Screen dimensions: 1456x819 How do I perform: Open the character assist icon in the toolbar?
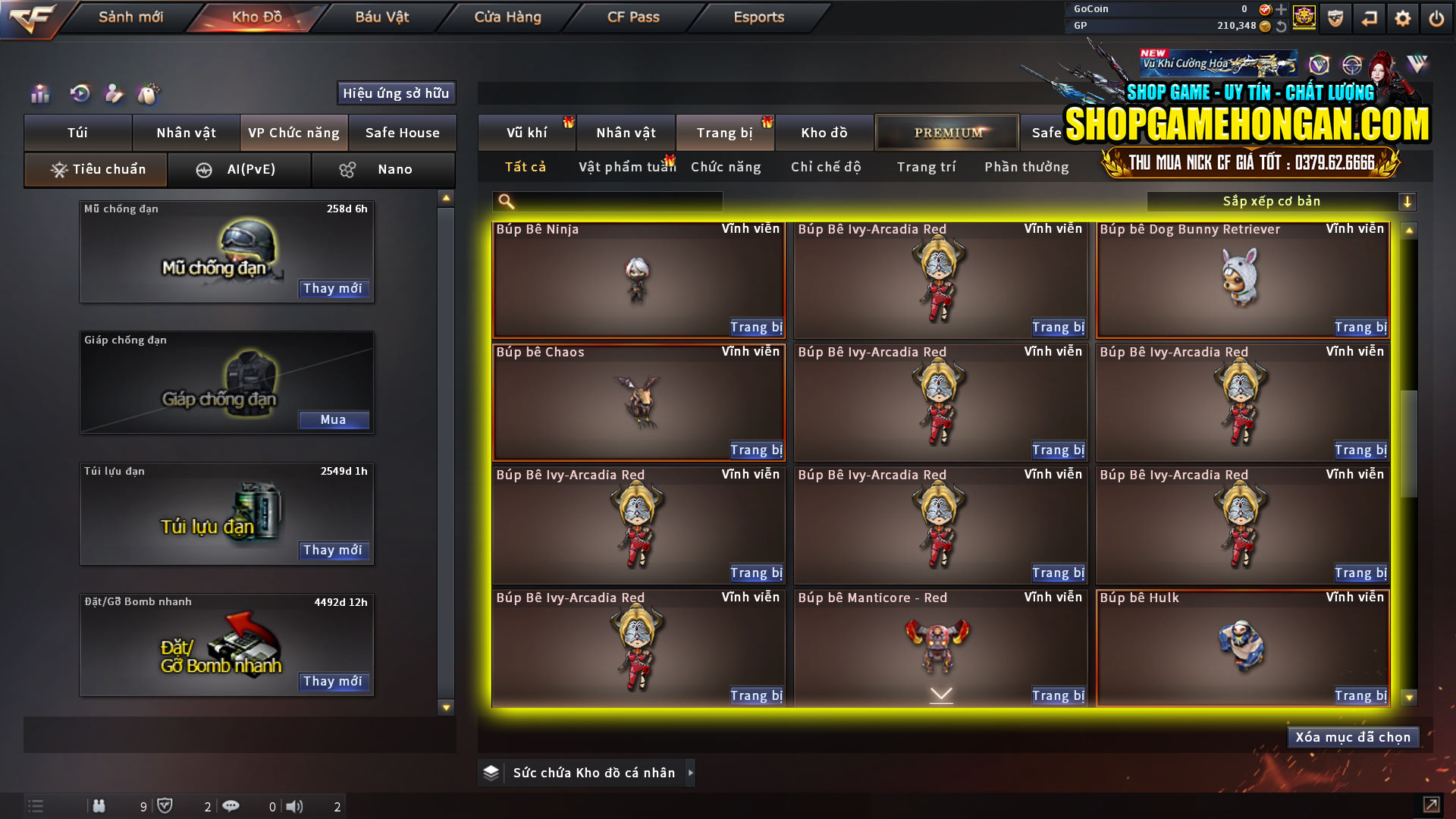(114, 93)
